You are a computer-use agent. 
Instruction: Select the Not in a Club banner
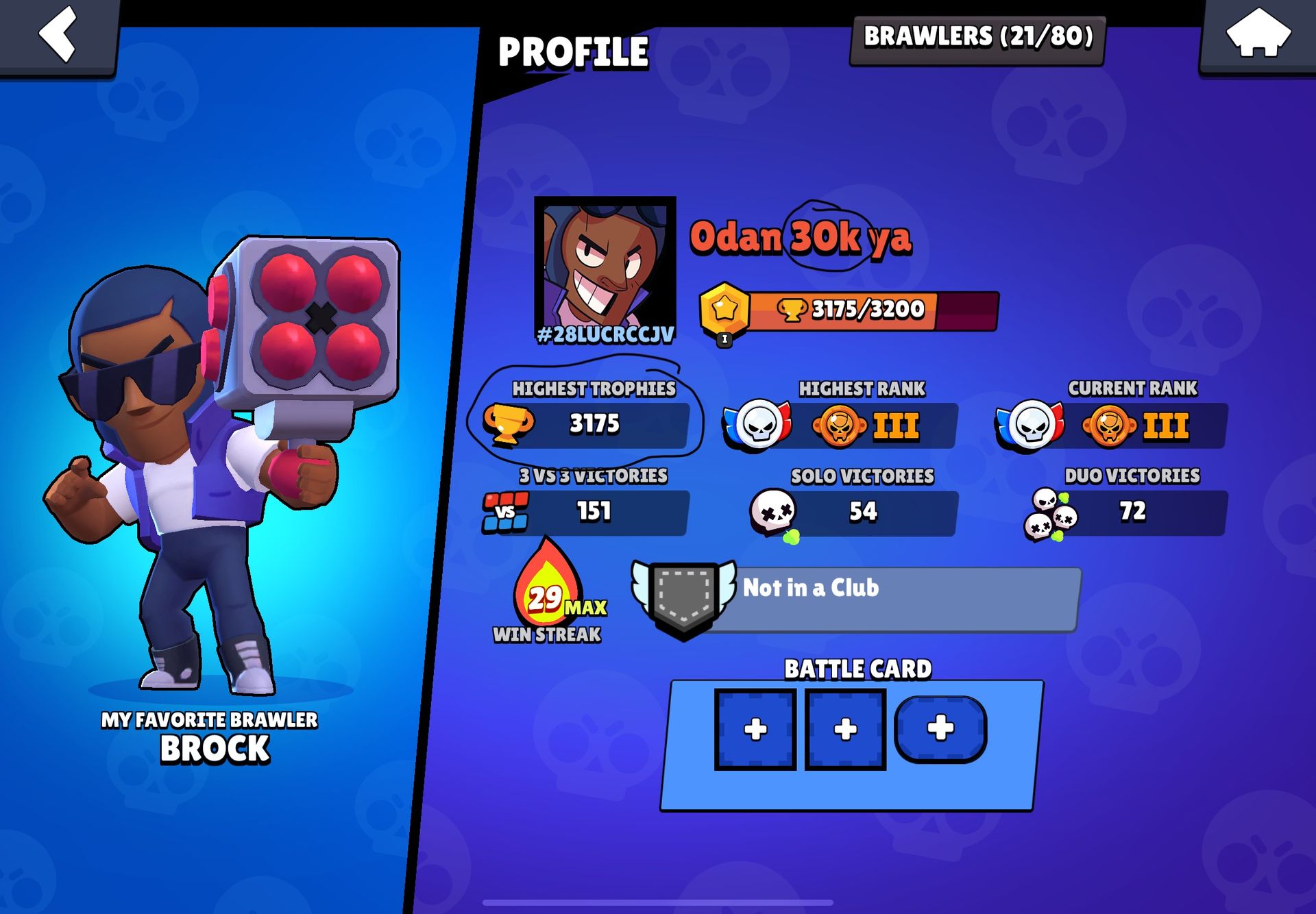tap(857, 597)
